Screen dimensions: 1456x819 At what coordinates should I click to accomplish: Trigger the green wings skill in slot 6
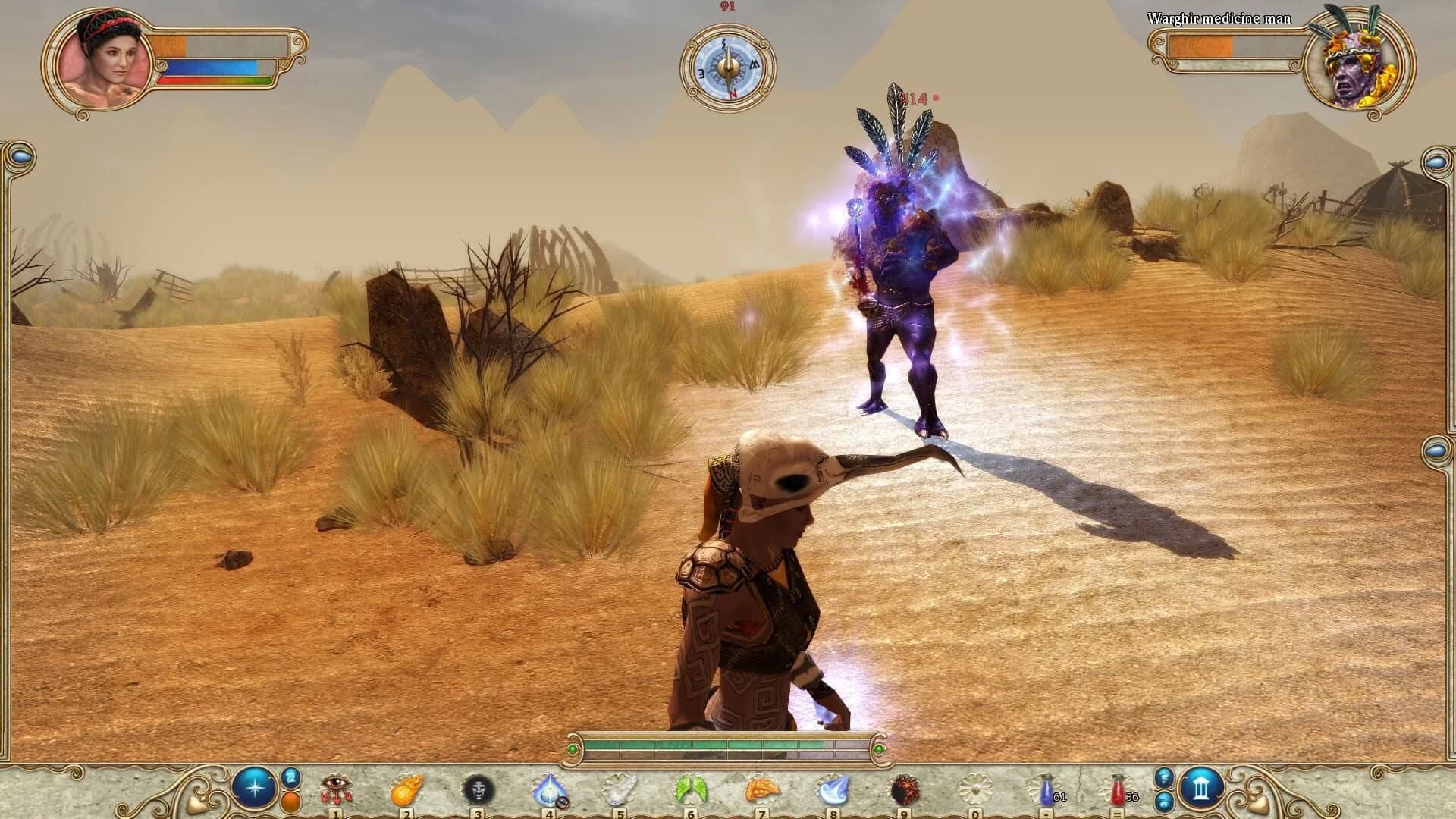[x=689, y=786]
